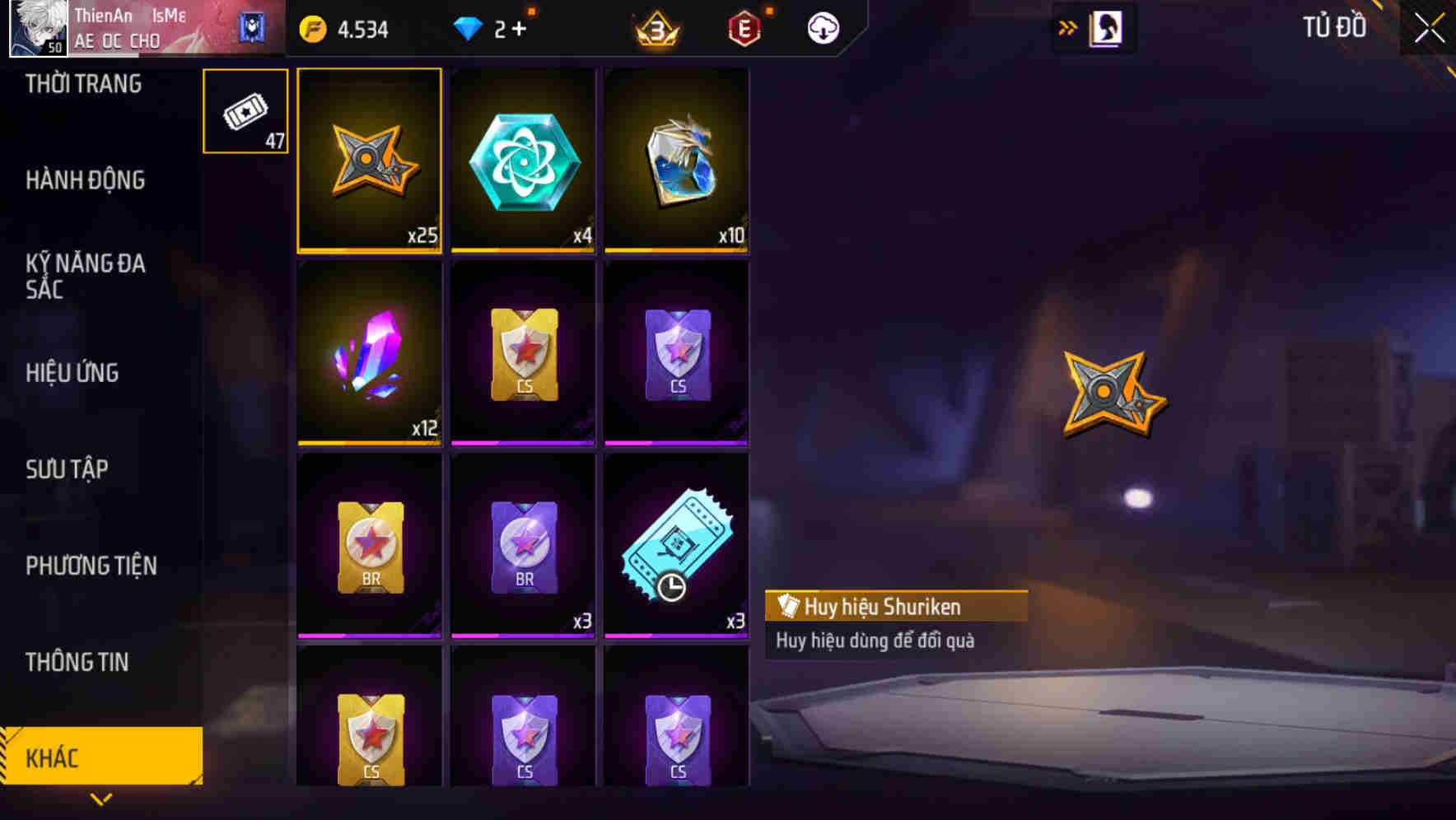Click the cloud download icon in top bar
The height and width of the screenshot is (820, 1456).
point(822,28)
